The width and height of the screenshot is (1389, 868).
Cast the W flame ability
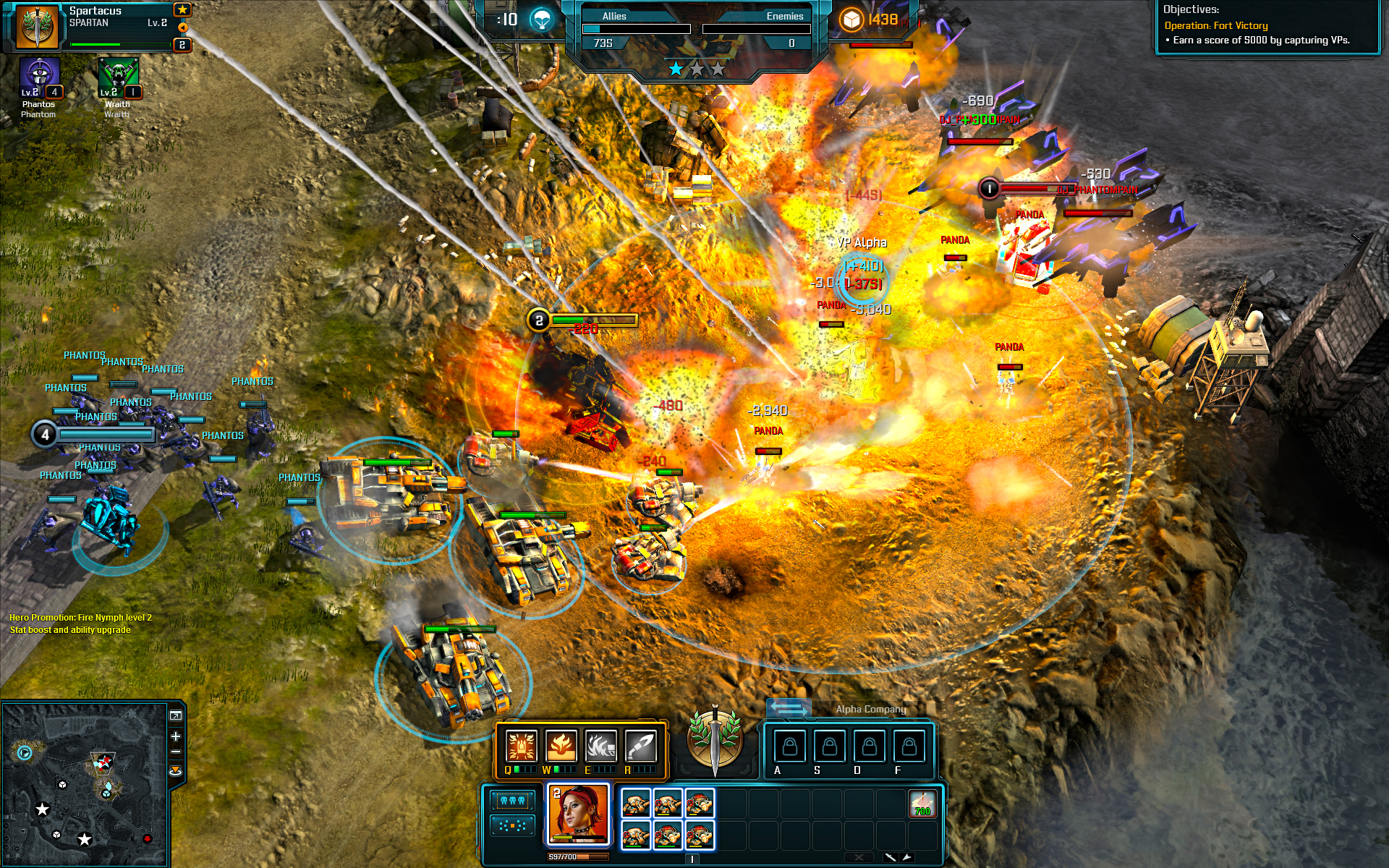561,746
